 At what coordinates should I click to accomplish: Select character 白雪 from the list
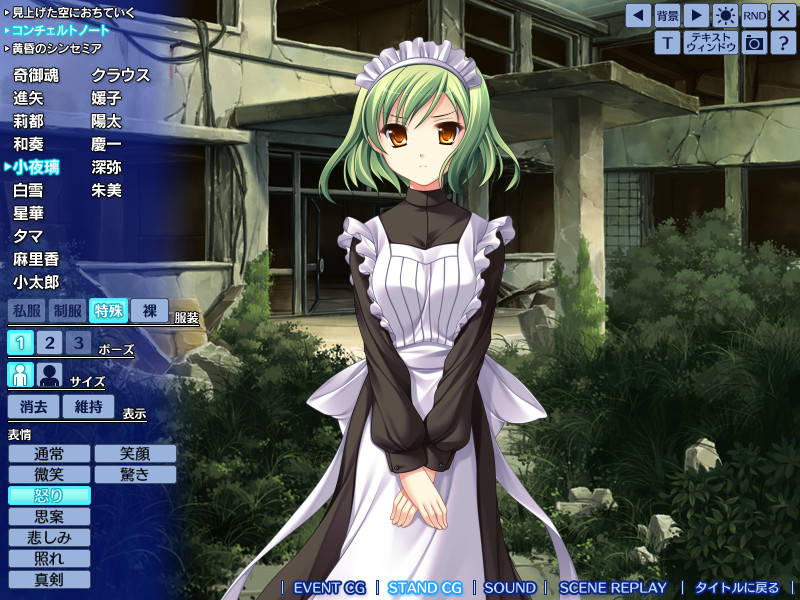28,190
